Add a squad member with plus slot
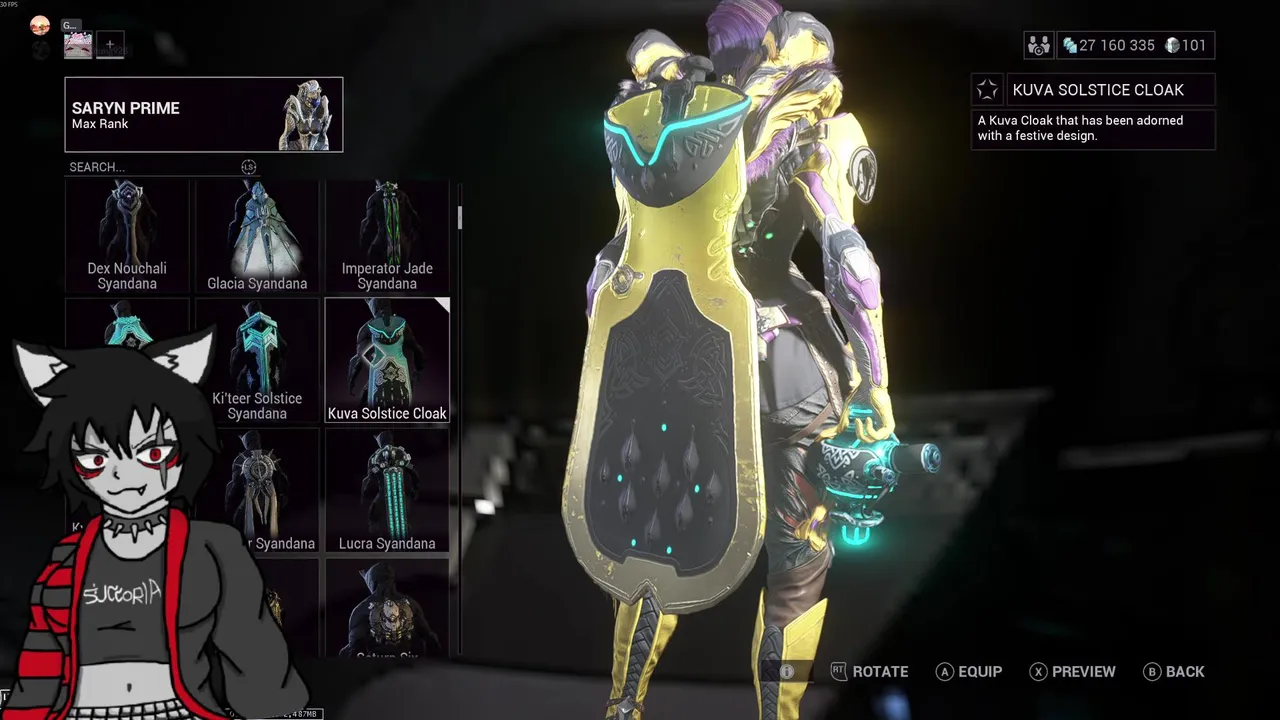This screenshot has width=1280, height=720. 110,45
